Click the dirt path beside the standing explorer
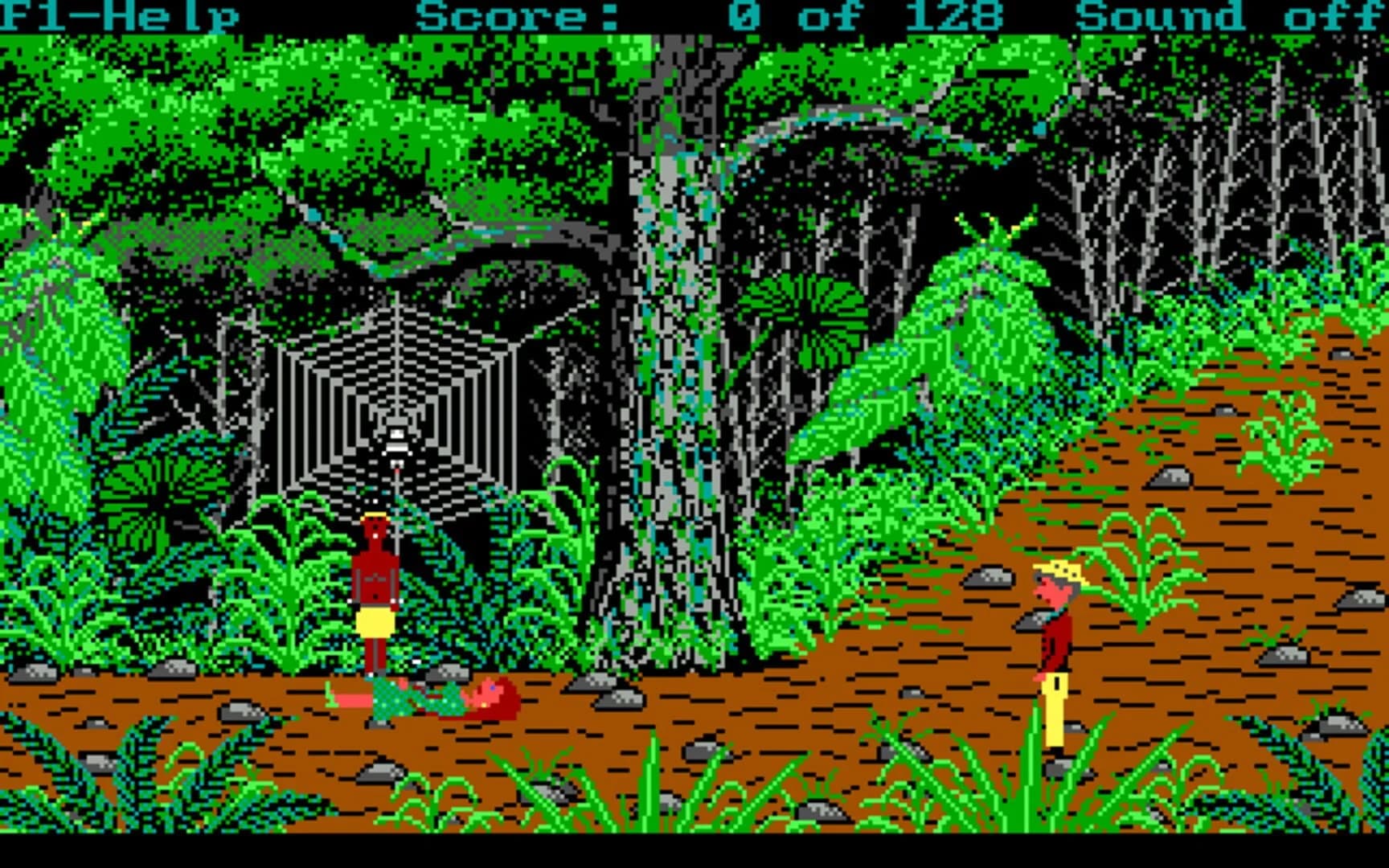Screen dimensions: 1389x868 pos(1166,683)
